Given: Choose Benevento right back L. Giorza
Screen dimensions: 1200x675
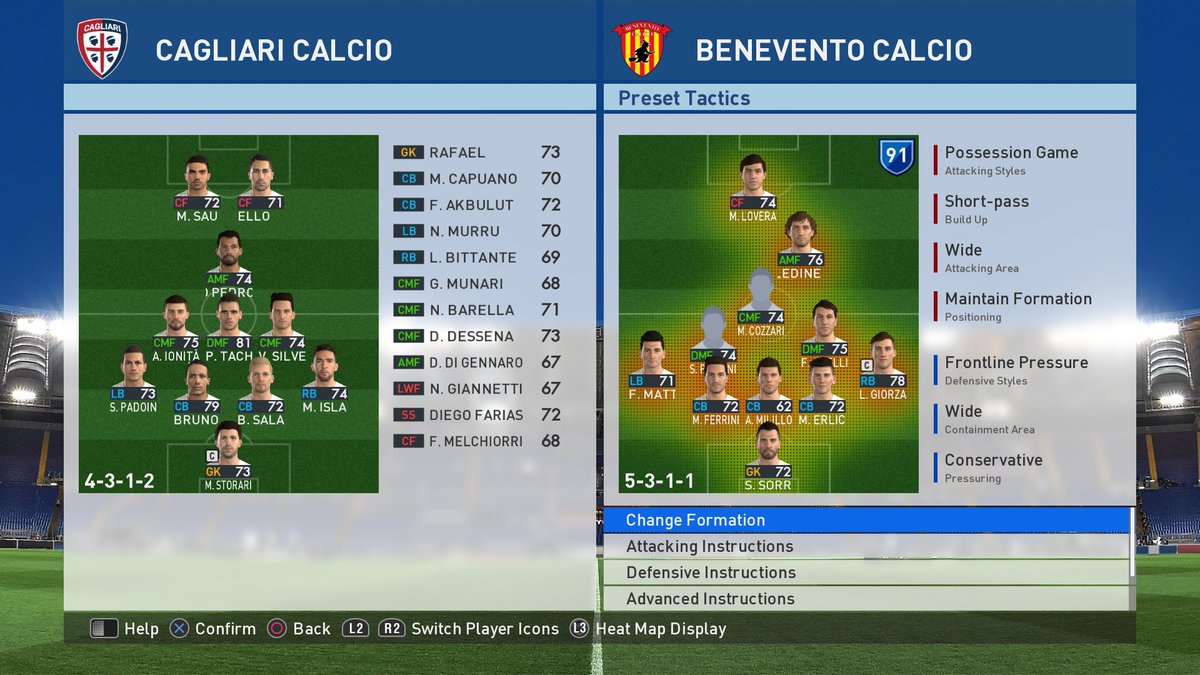Looking at the screenshot, I should click(881, 366).
